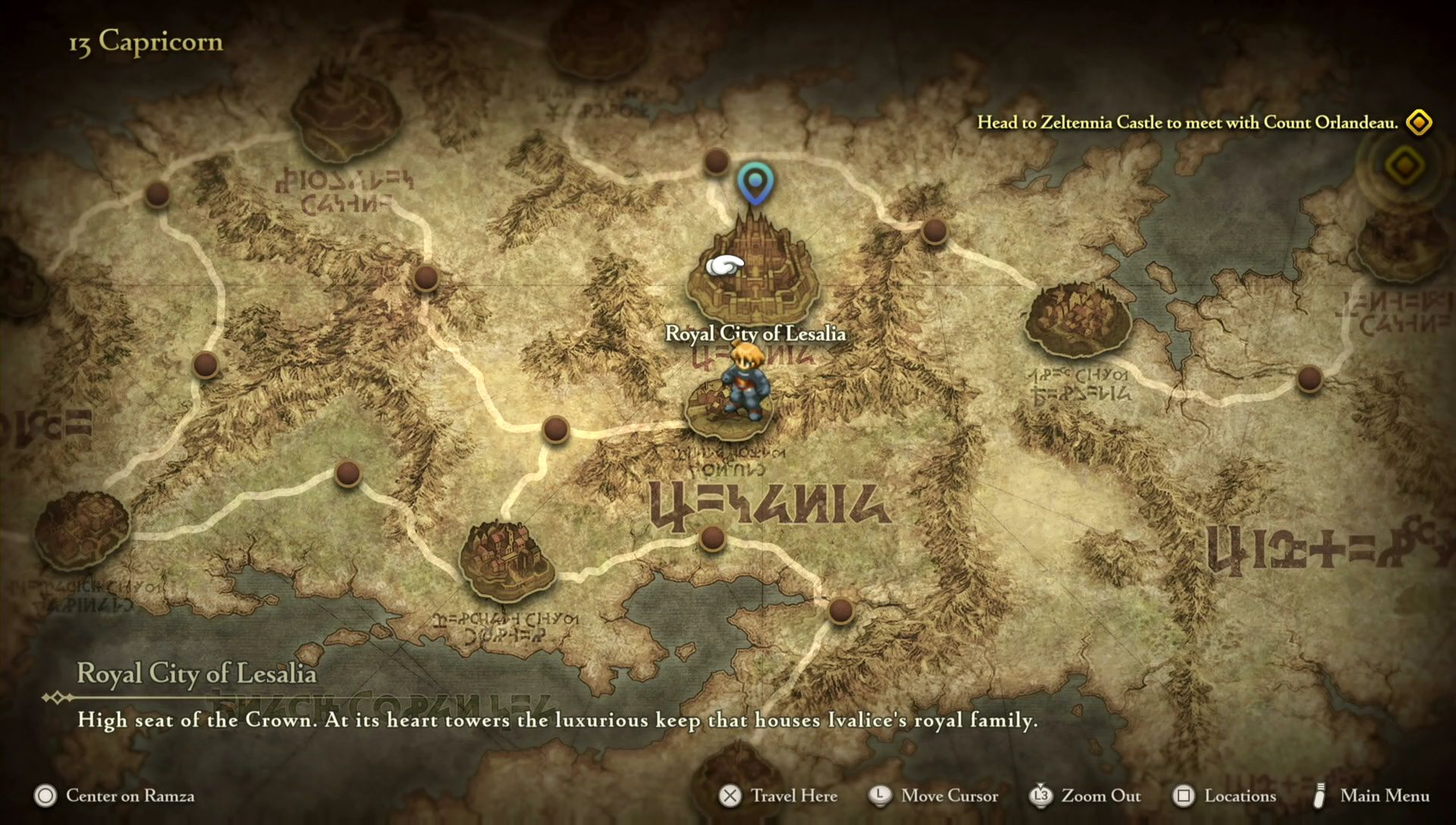Click the blue location pin above Lesalia
1456x825 pixels.
tap(755, 183)
